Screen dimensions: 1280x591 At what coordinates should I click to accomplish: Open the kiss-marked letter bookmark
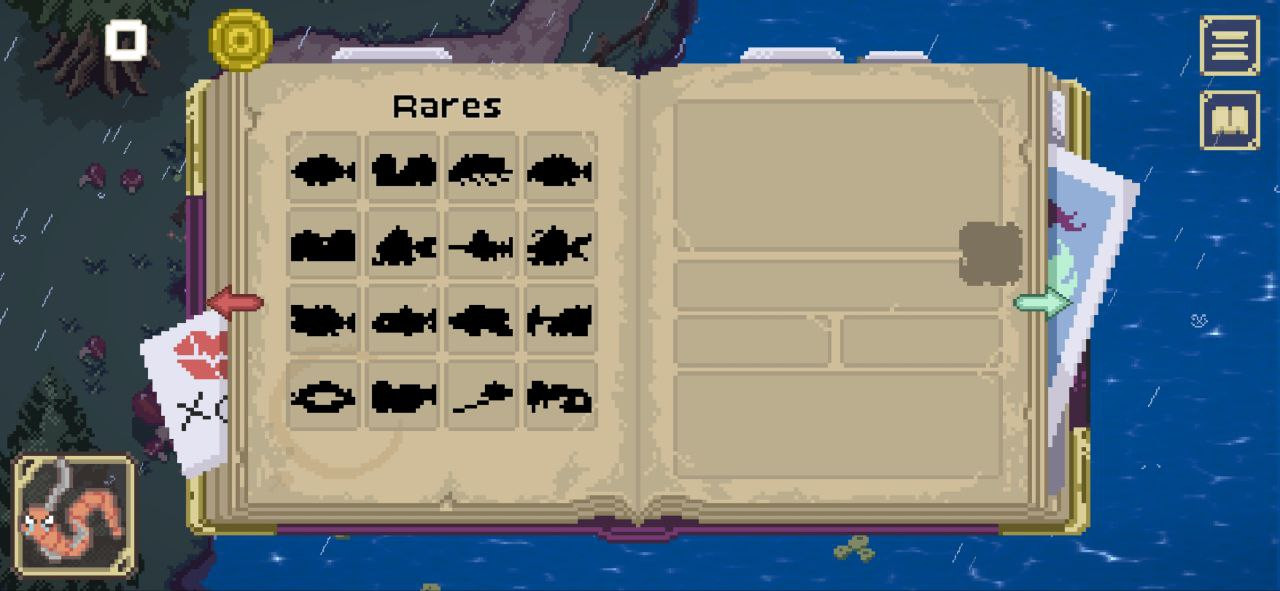pyautogui.click(x=187, y=390)
